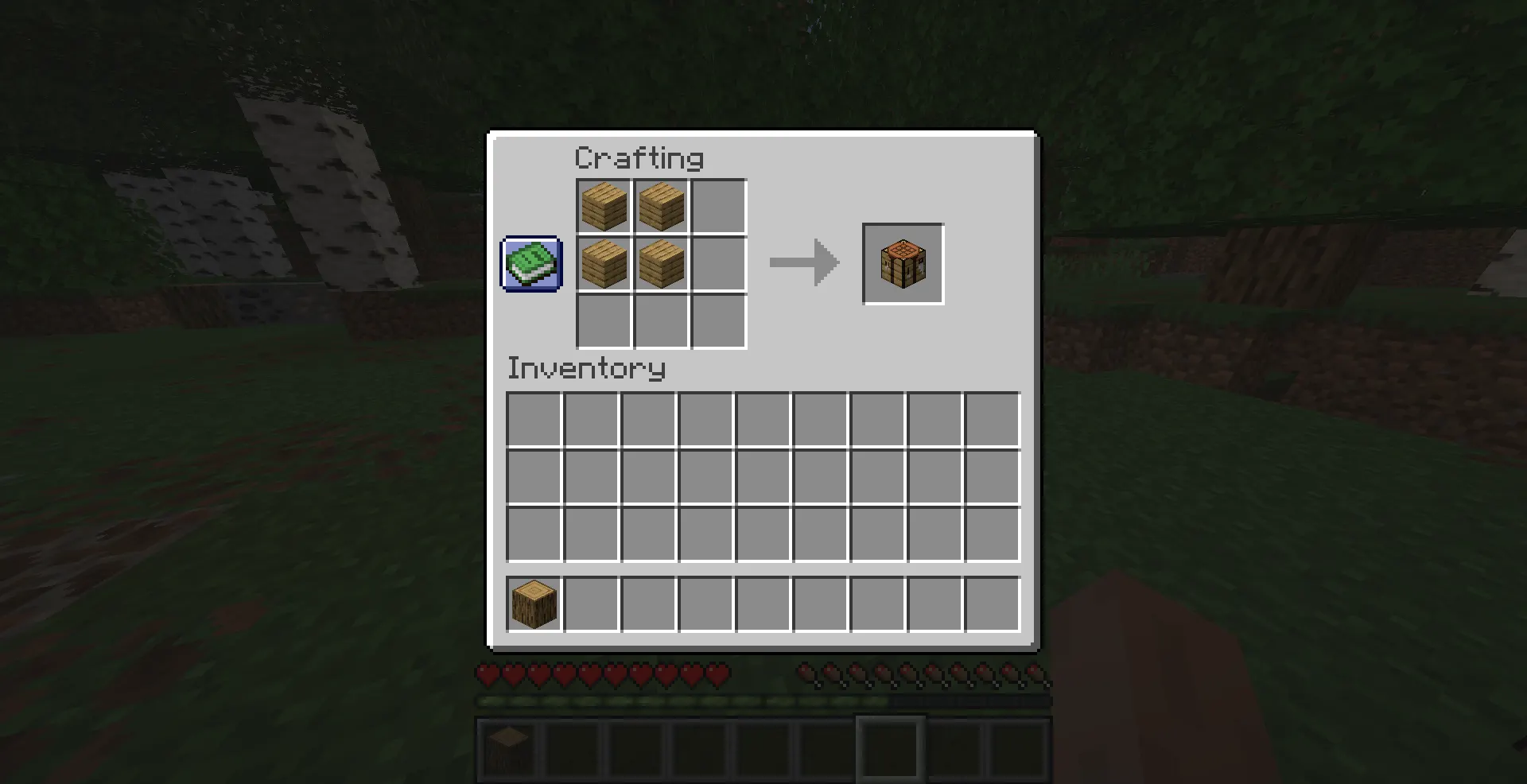Open the recipe book
The height and width of the screenshot is (784, 1527).
[x=530, y=264]
